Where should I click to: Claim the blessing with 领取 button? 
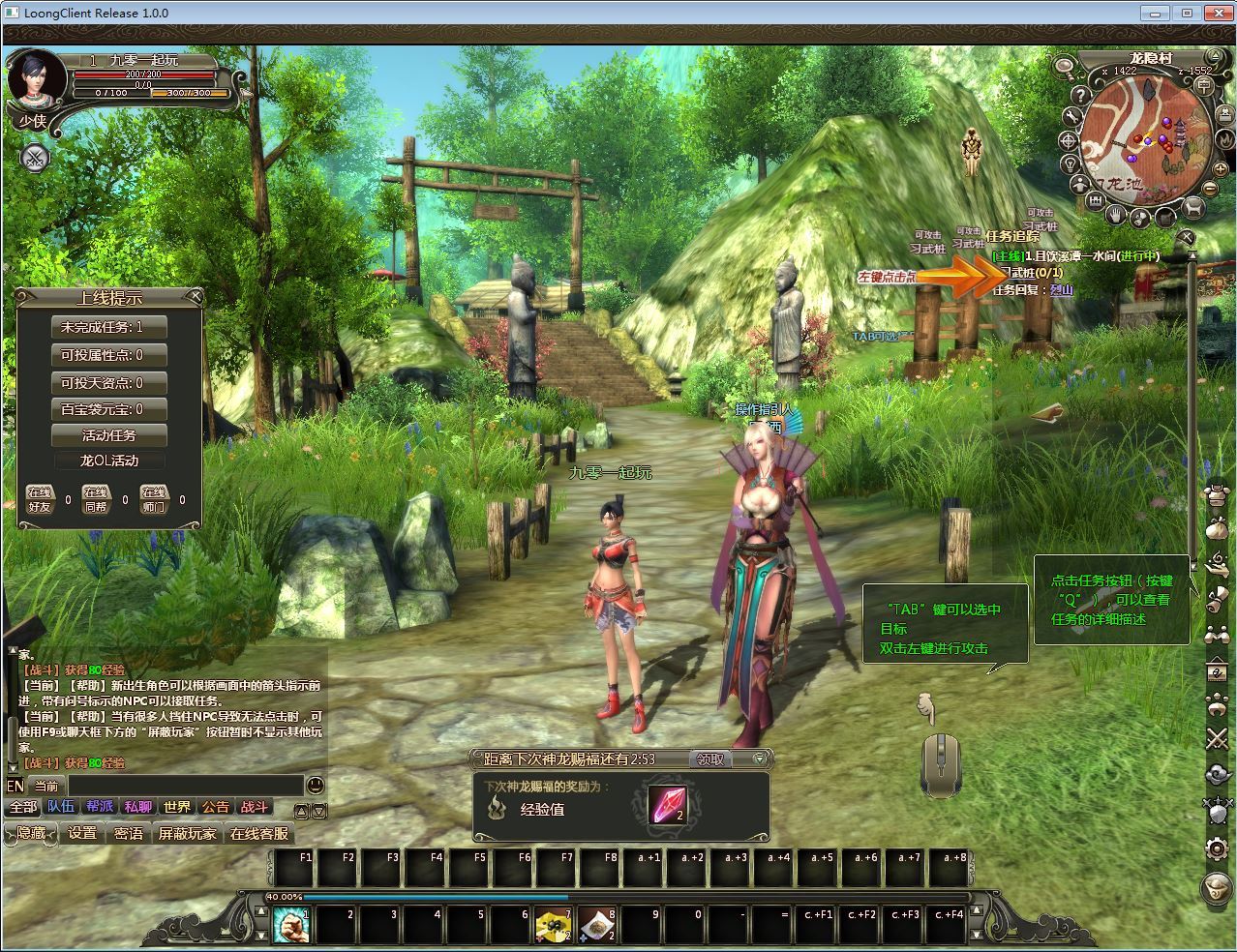point(710,759)
